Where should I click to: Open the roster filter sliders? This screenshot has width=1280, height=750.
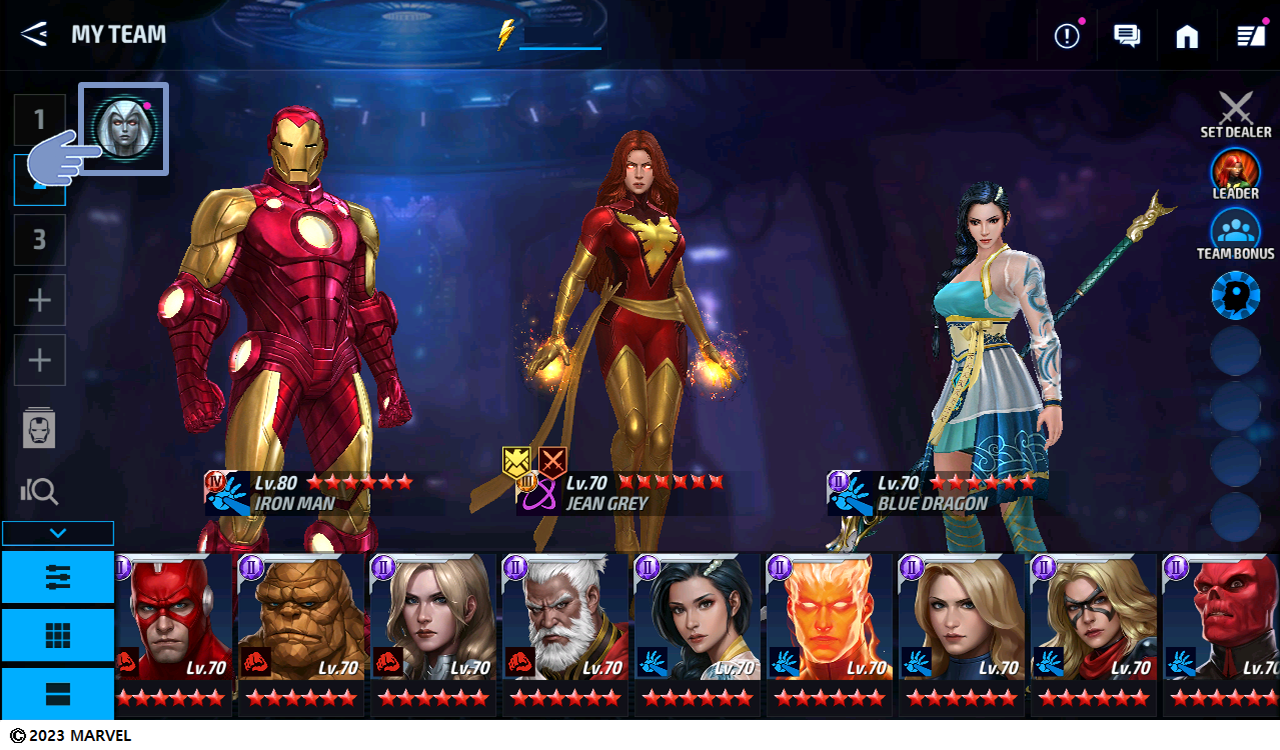pyautogui.click(x=58, y=576)
